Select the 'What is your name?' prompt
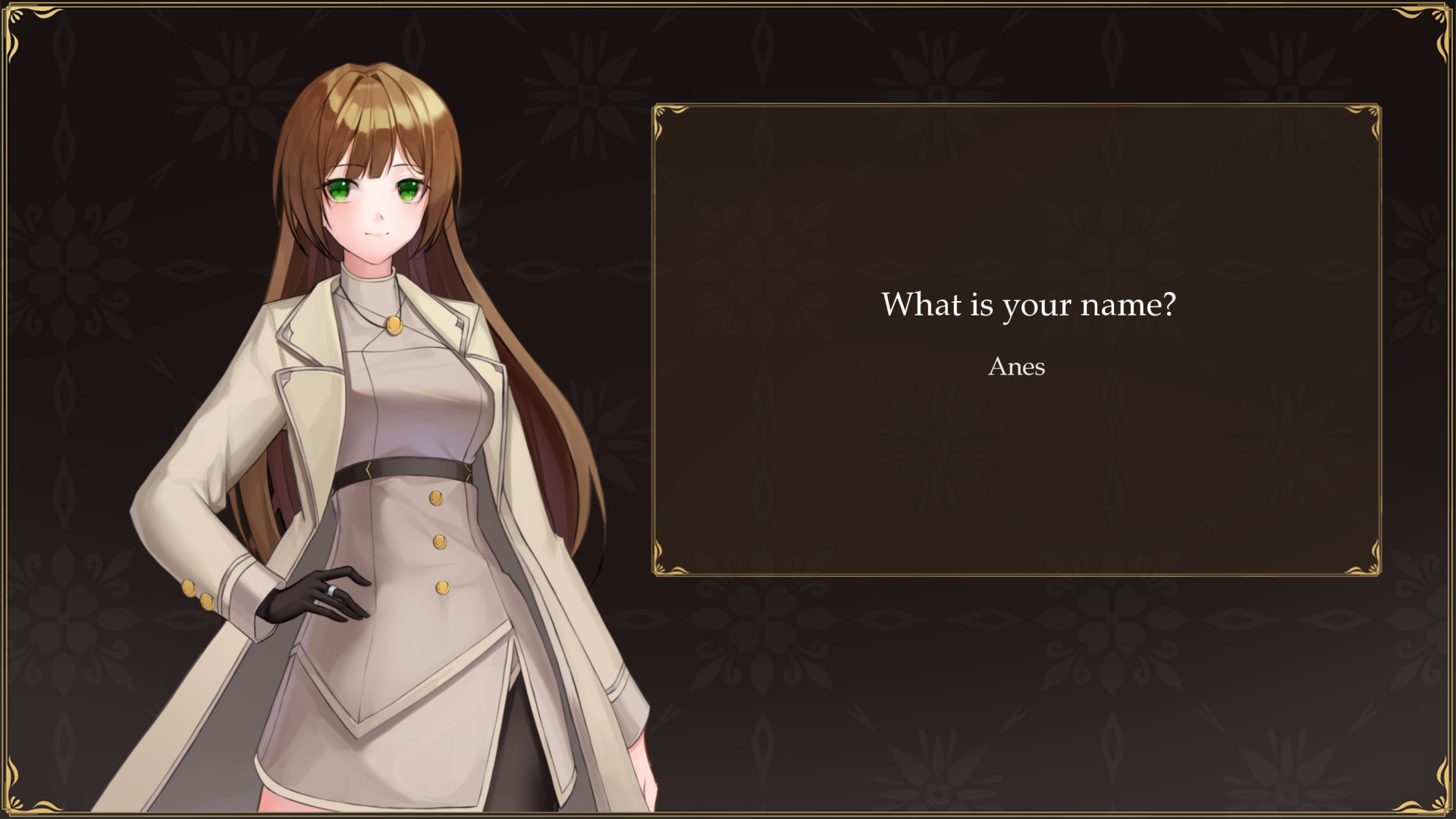 point(1029,305)
